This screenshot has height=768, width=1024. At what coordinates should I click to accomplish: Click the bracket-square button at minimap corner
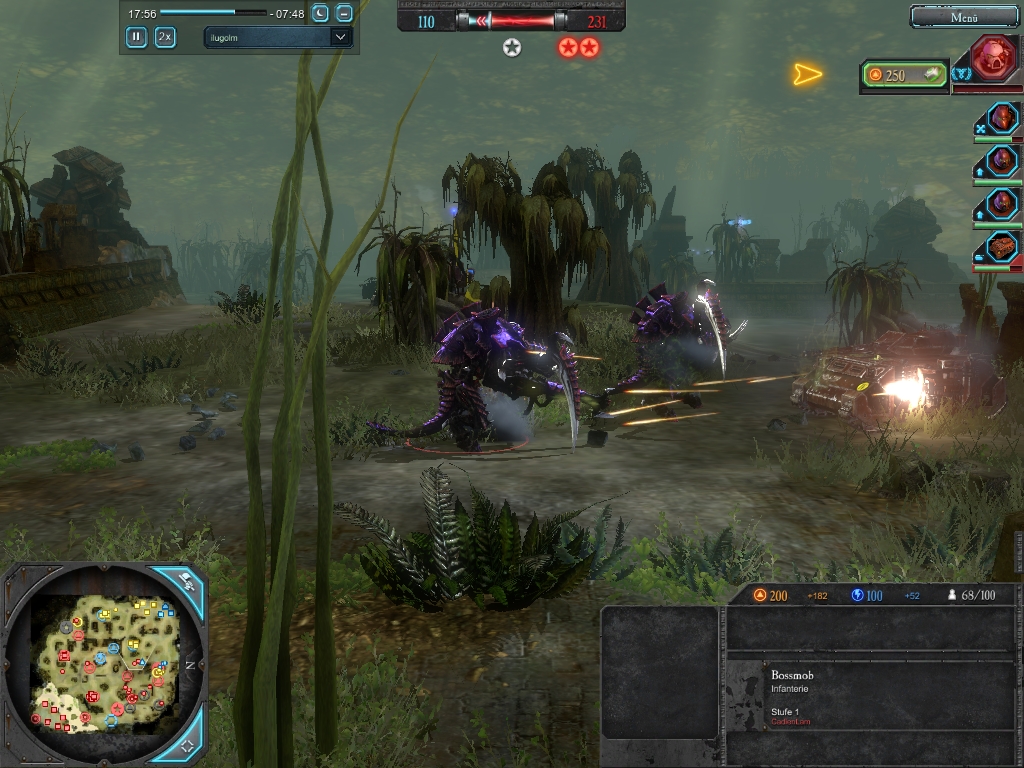coord(187,745)
